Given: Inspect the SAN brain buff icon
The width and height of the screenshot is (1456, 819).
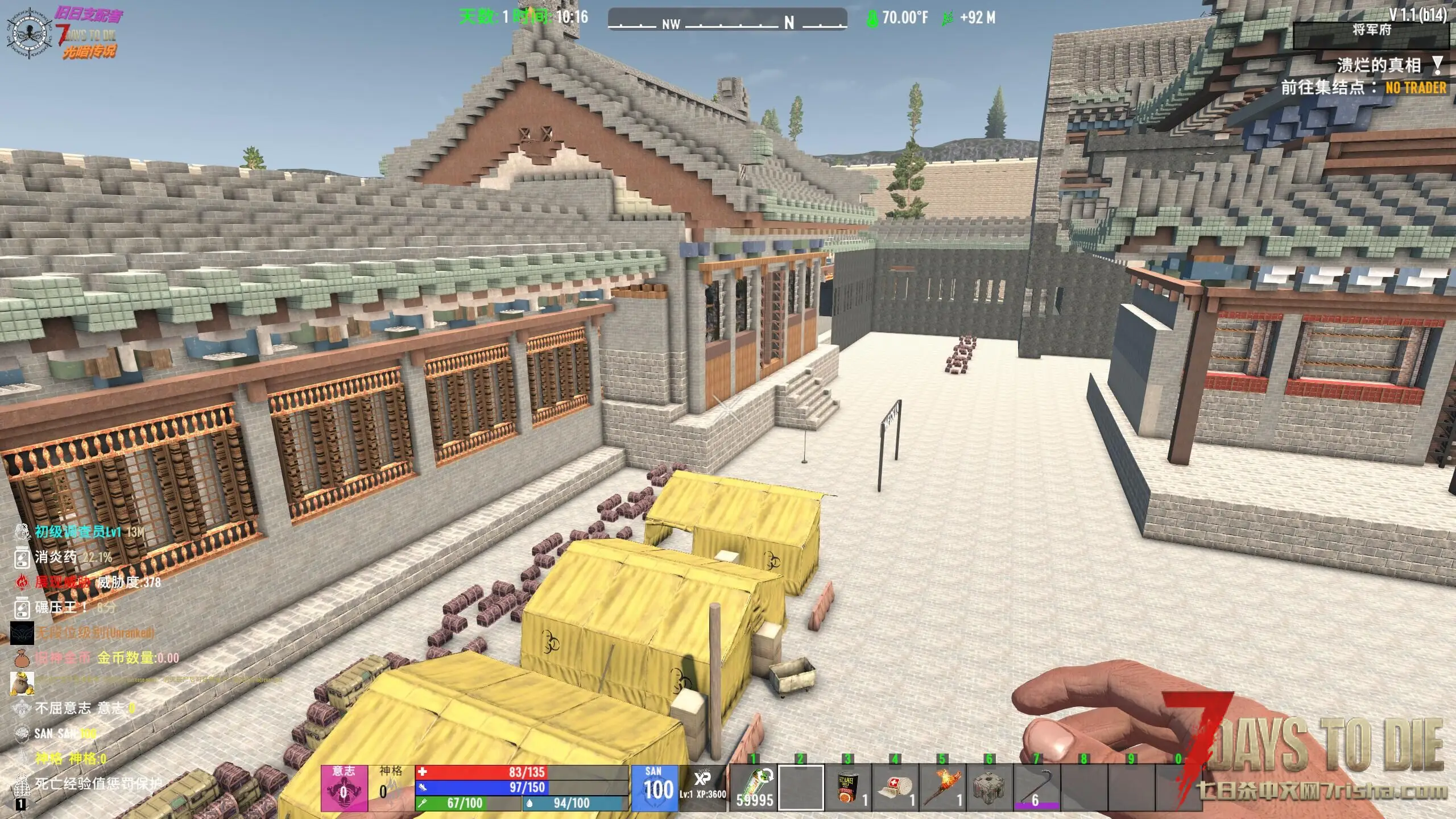Looking at the screenshot, I should point(22,733).
